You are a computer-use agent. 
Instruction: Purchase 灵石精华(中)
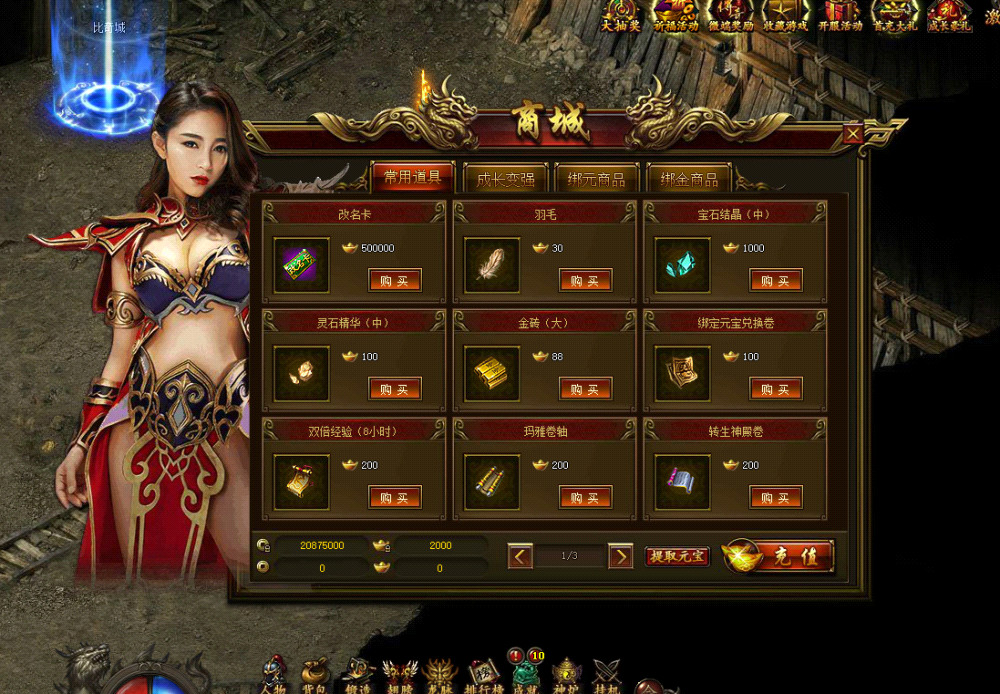coord(395,388)
